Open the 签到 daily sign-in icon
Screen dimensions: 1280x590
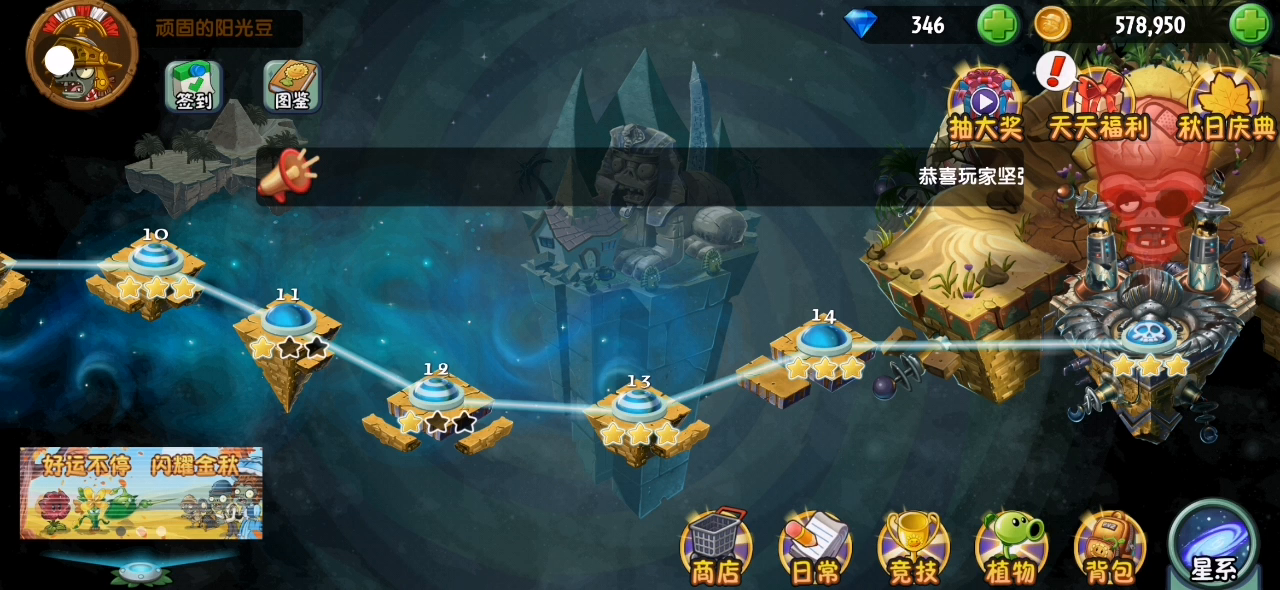(x=193, y=86)
